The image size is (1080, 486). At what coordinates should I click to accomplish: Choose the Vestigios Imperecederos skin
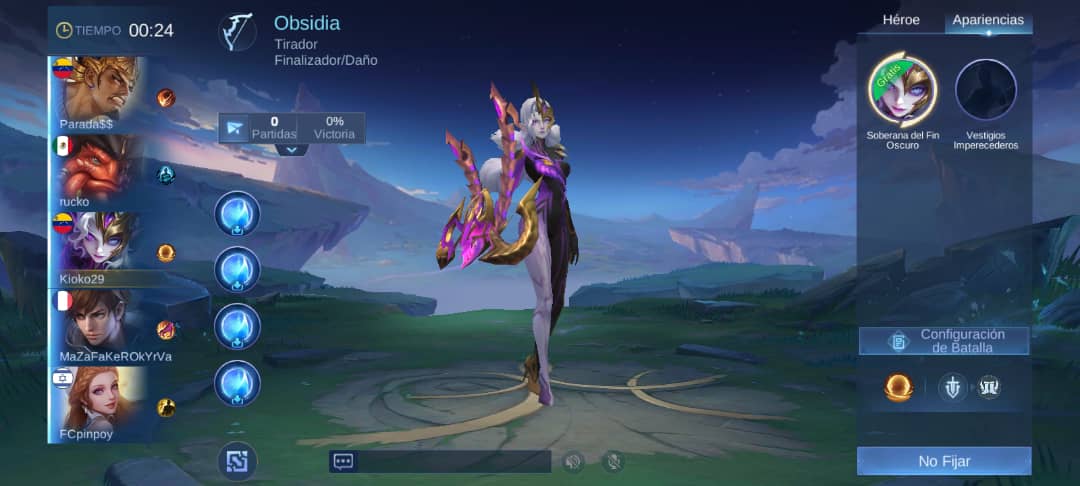pyautogui.click(x=985, y=91)
